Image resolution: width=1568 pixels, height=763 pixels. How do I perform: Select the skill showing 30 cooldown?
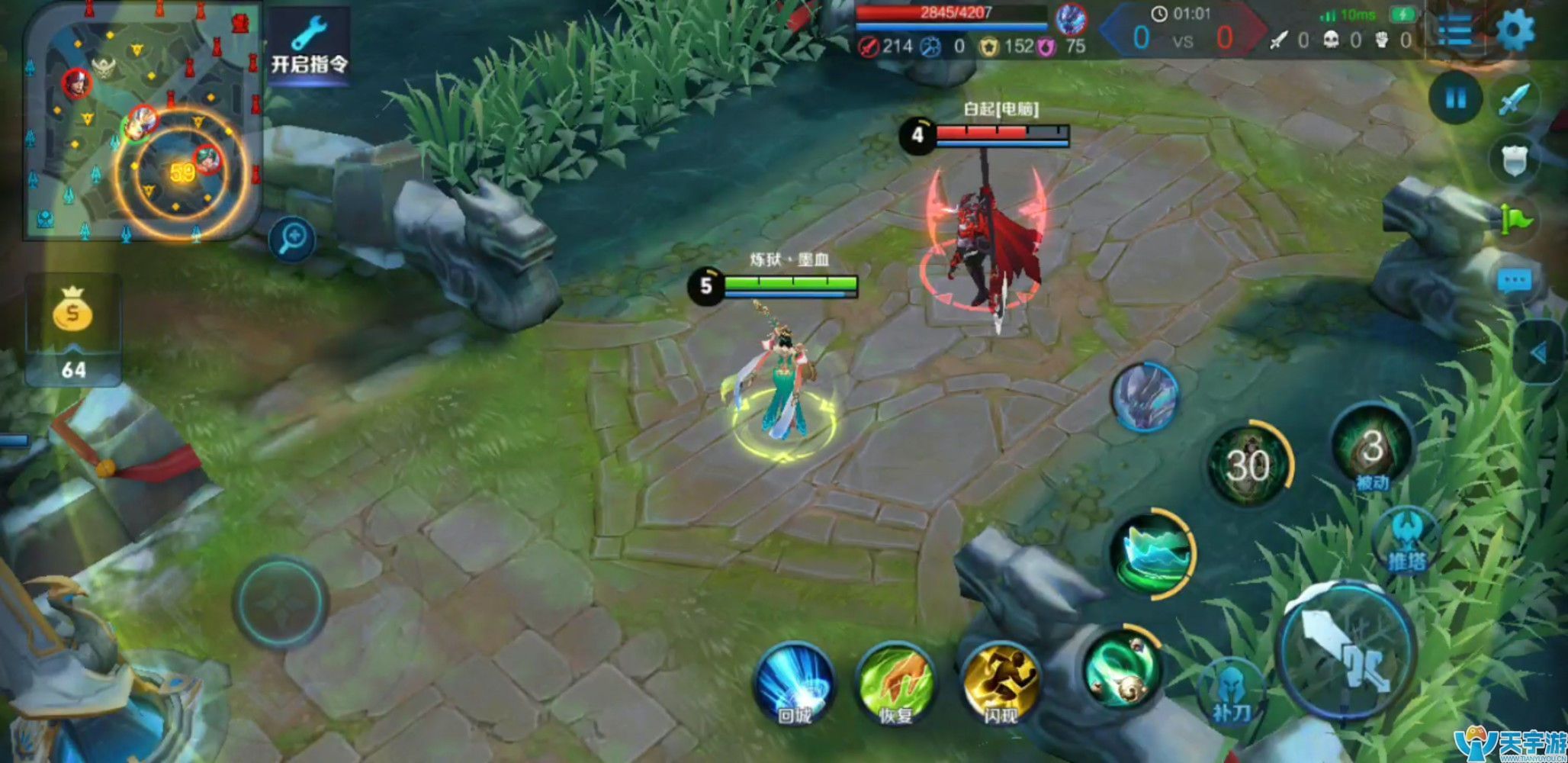point(1248,464)
